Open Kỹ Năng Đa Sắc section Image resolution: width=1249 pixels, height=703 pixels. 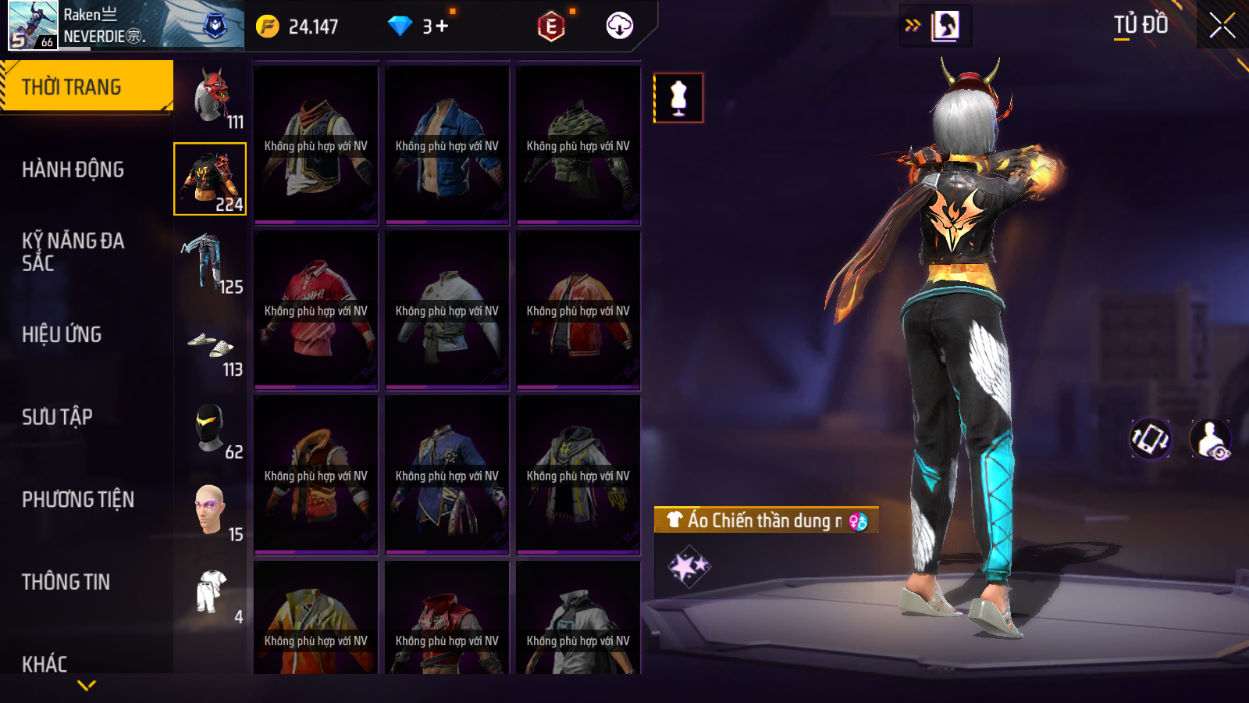pos(73,252)
